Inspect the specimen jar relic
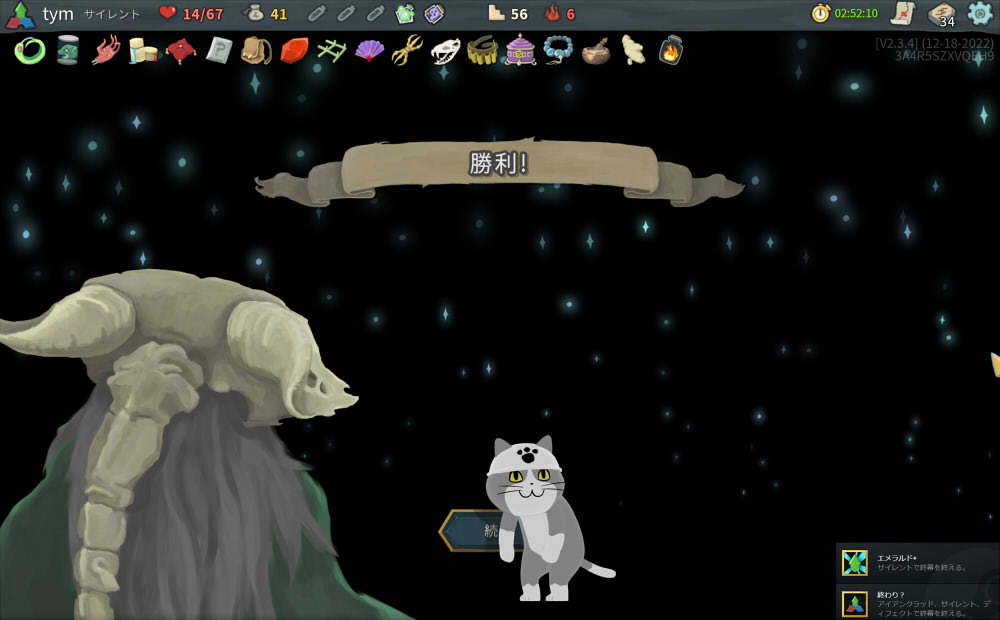Image resolution: width=1000 pixels, height=620 pixels. pyautogui.click(x=68, y=50)
